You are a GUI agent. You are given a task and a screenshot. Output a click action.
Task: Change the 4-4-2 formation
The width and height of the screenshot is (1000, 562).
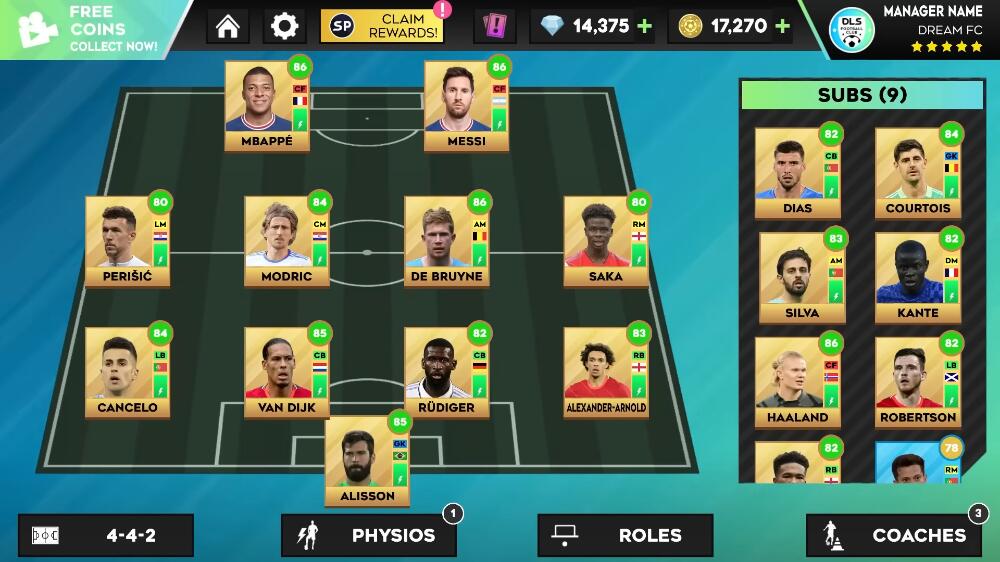coord(106,535)
